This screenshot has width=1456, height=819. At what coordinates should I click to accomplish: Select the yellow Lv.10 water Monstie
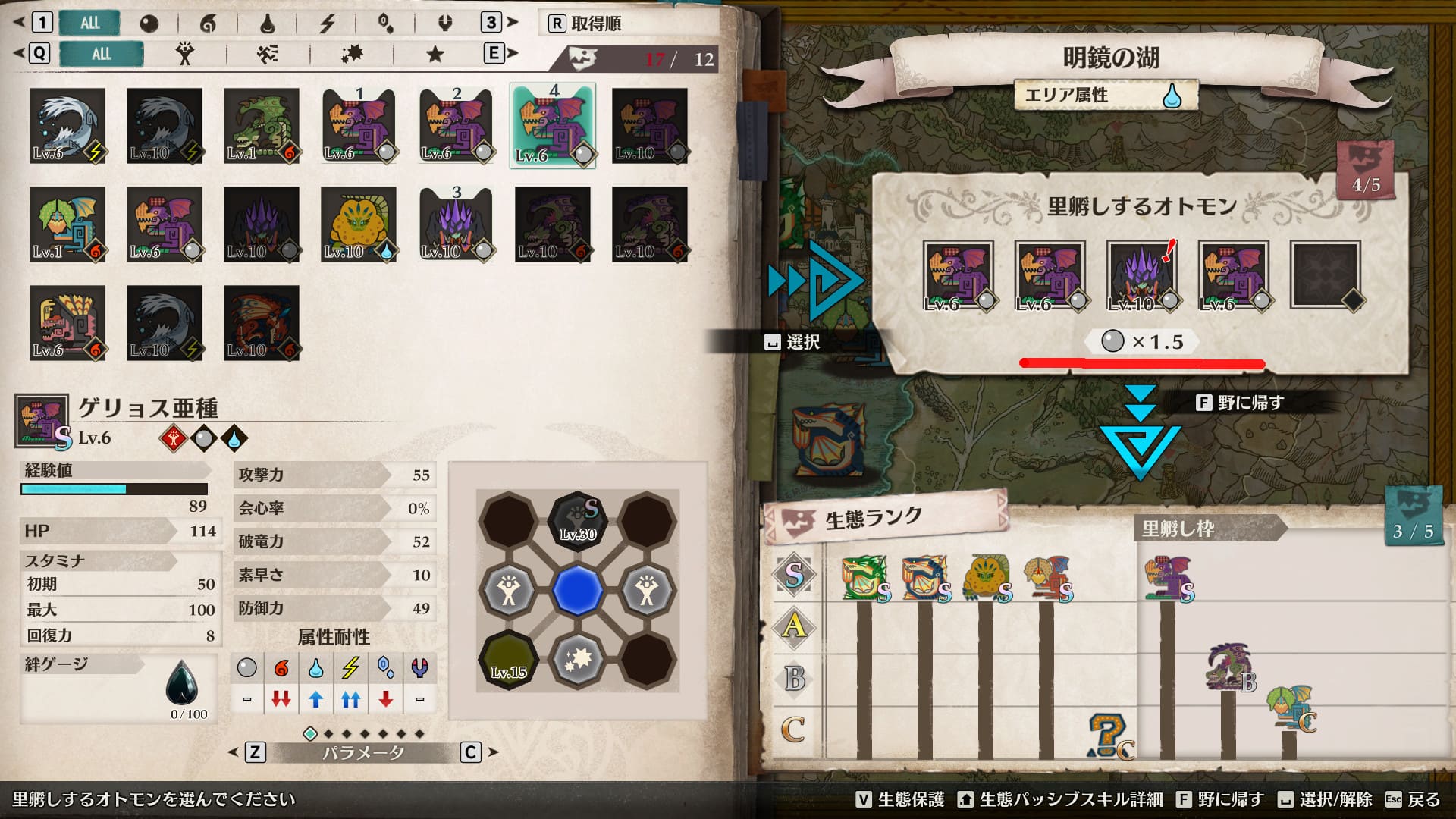(x=358, y=224)
